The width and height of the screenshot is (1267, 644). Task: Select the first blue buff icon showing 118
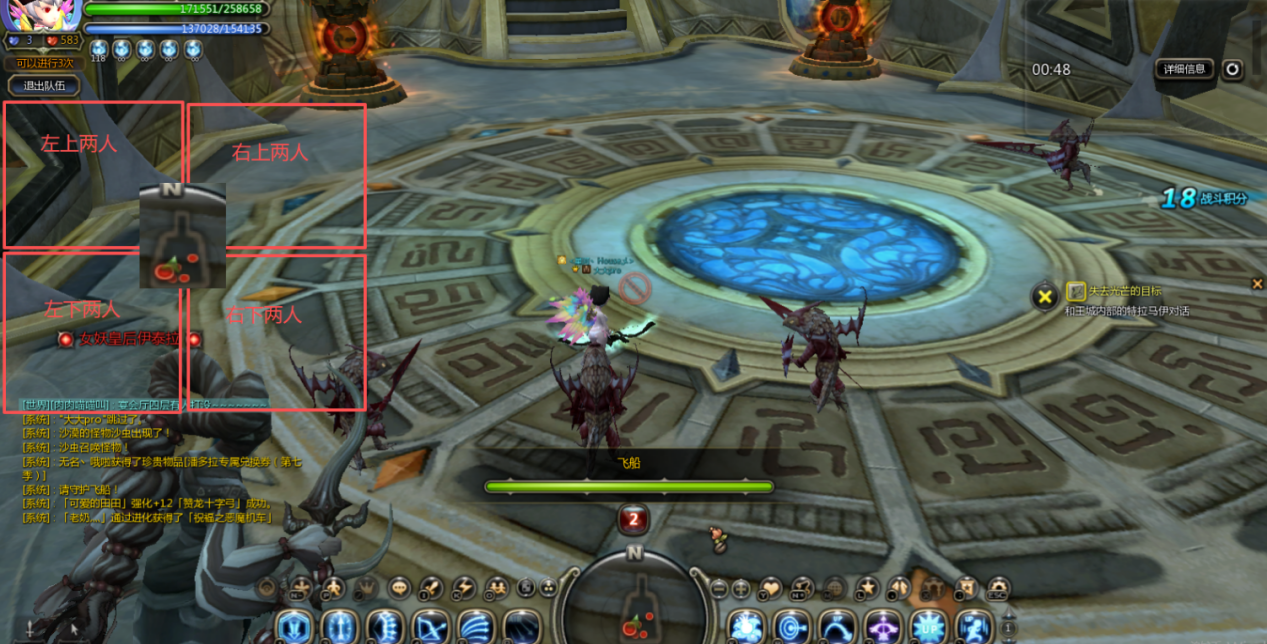(98, 49)
